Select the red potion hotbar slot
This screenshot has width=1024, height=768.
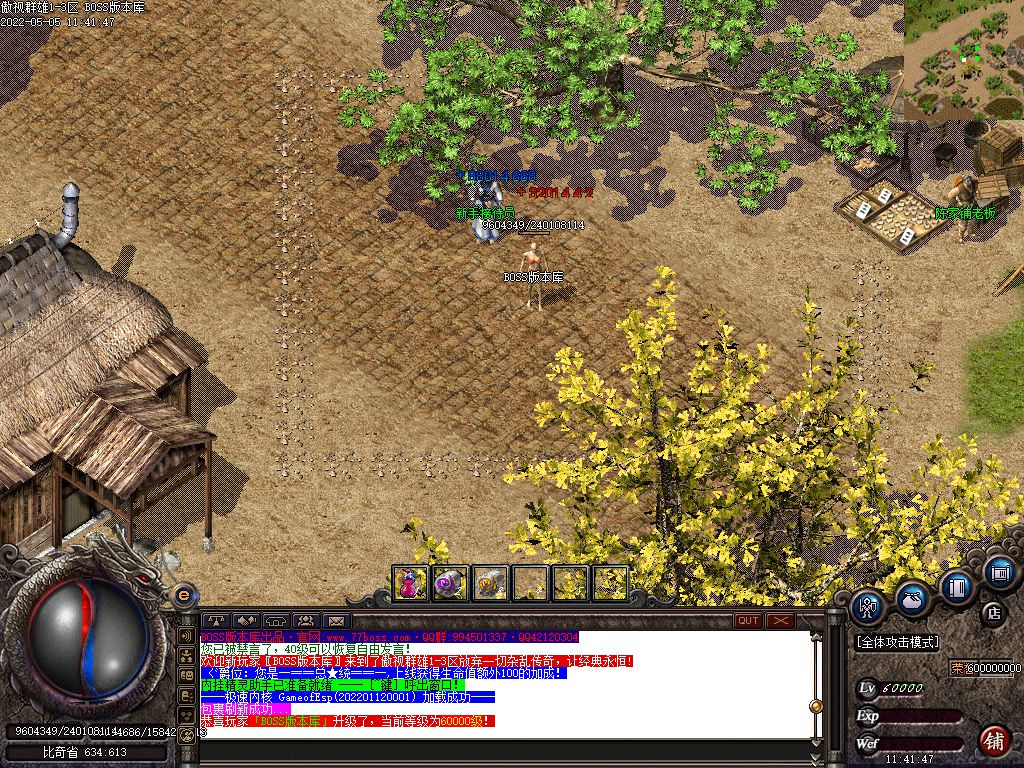tap(410, 583)
